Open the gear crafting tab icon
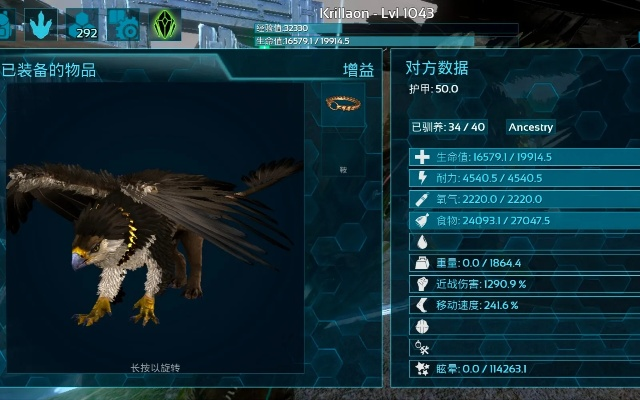Image resolution: width=640 pixels, height=400 pixels. tap(123, 22)
